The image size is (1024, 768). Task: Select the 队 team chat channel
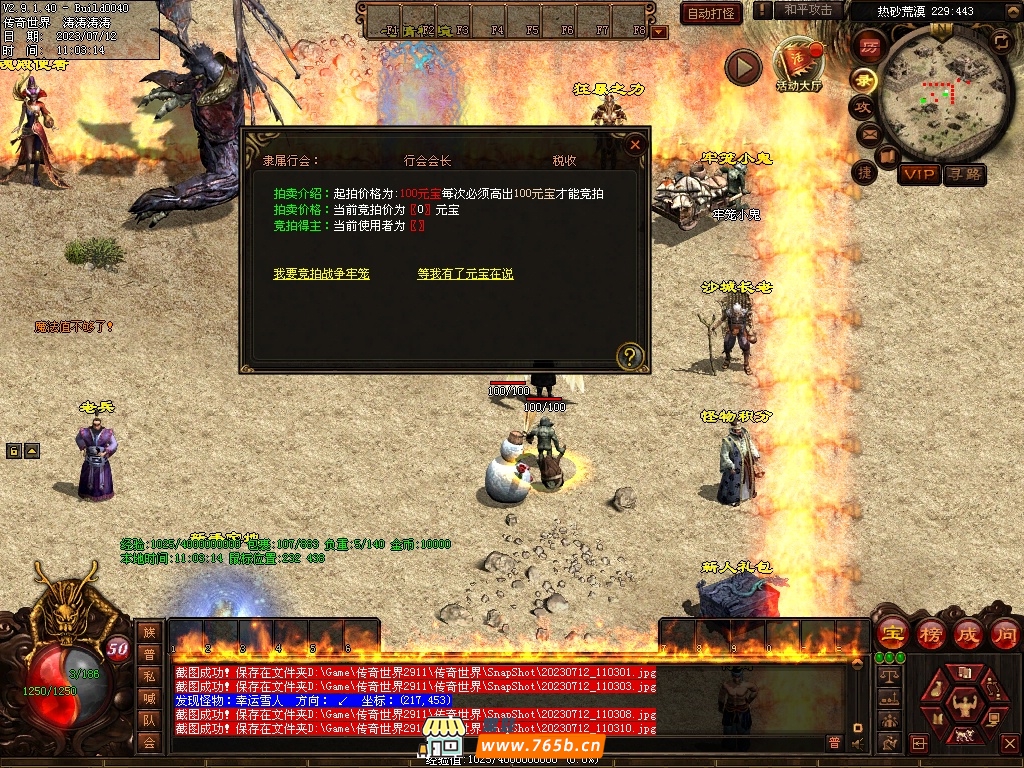coord(149,720)
